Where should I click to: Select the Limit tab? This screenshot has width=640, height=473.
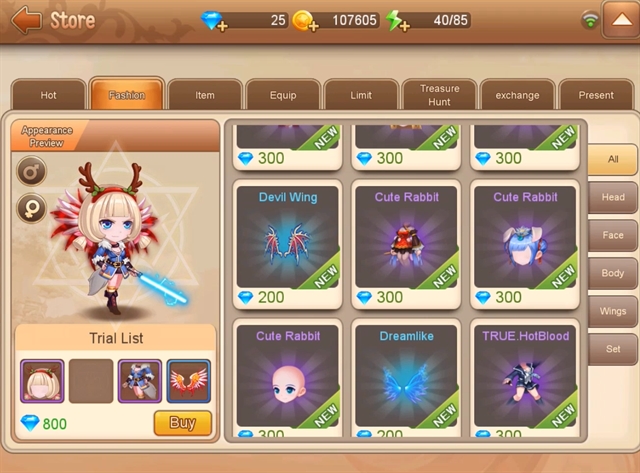pyautogui.click(x=361, y=95)
